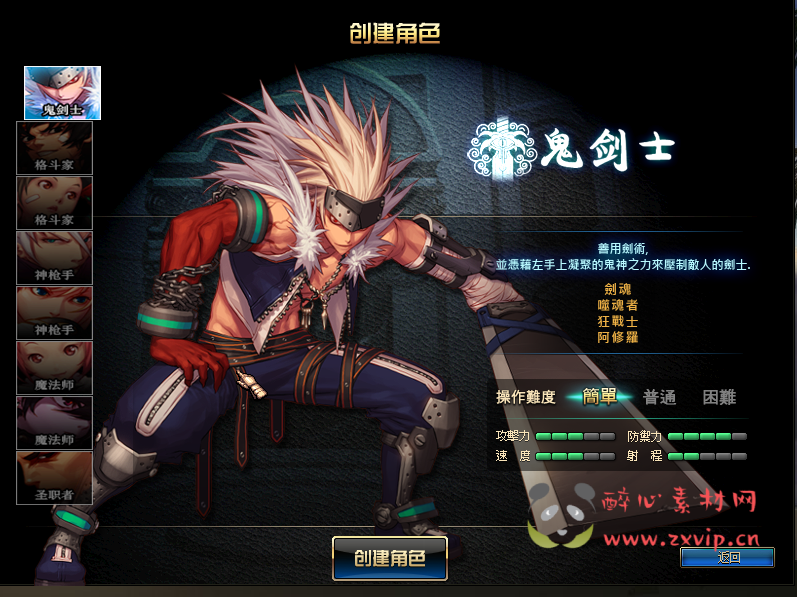Select the 鬼剑士 class portrait
The height and width of the screenshot is (597, 797).
pyautogui.click(x=62, y=92)
